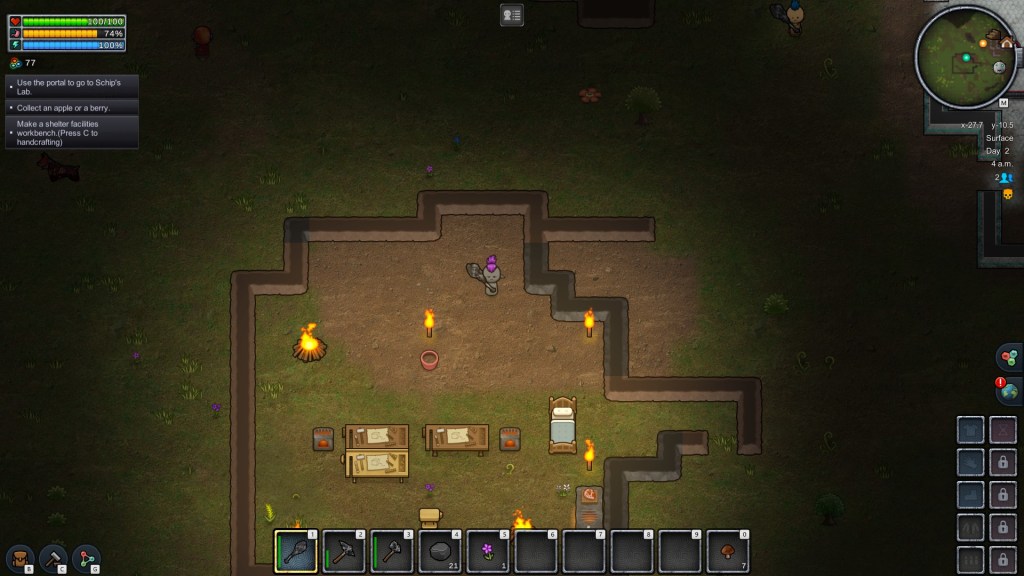Viewport: 1024px width, 576px height.
Task: Open the handcrafting hammer icon
Action: coord(53,558)
